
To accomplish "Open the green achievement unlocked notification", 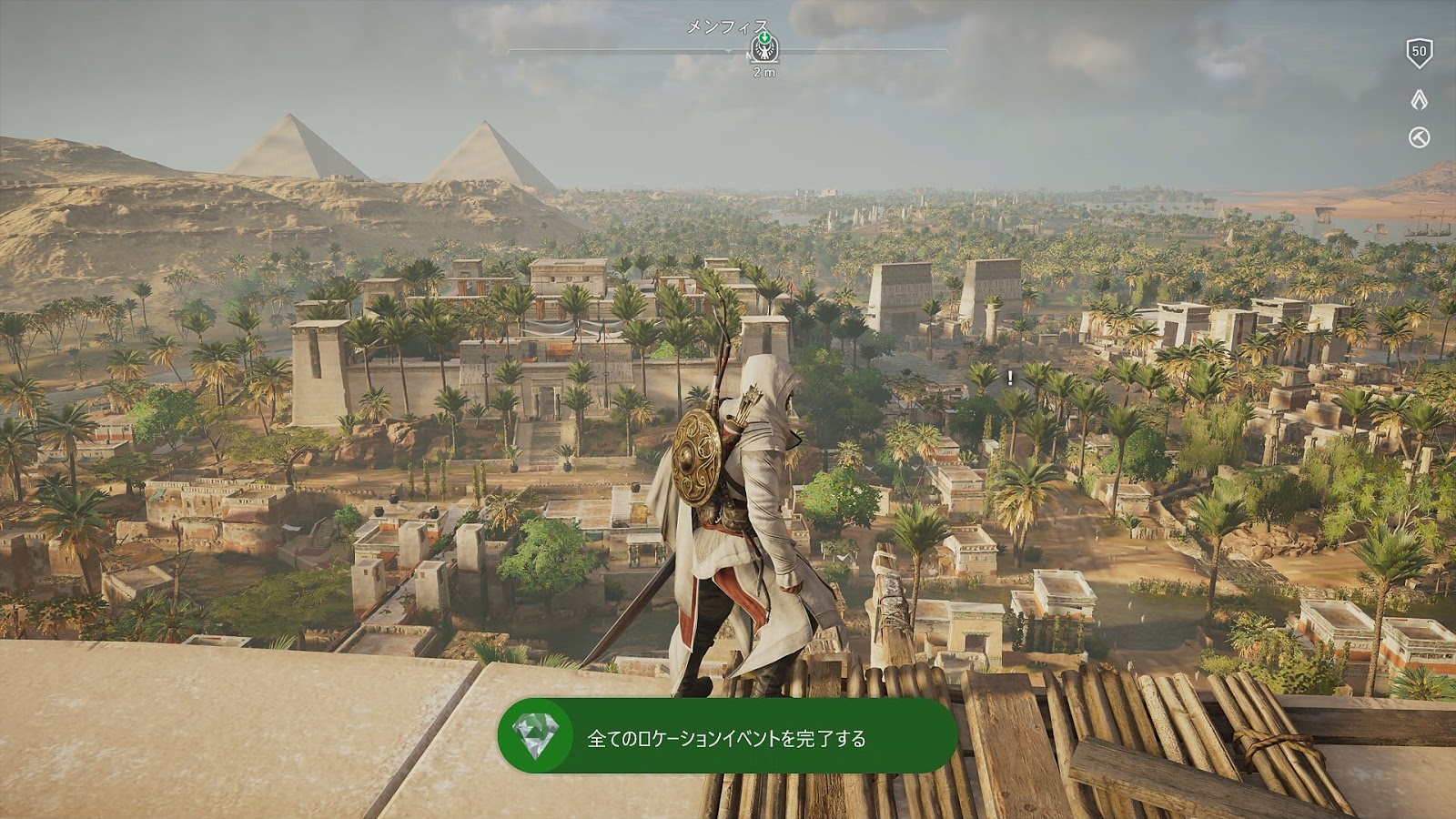I will pyautogui.click(x=727, y=737).
